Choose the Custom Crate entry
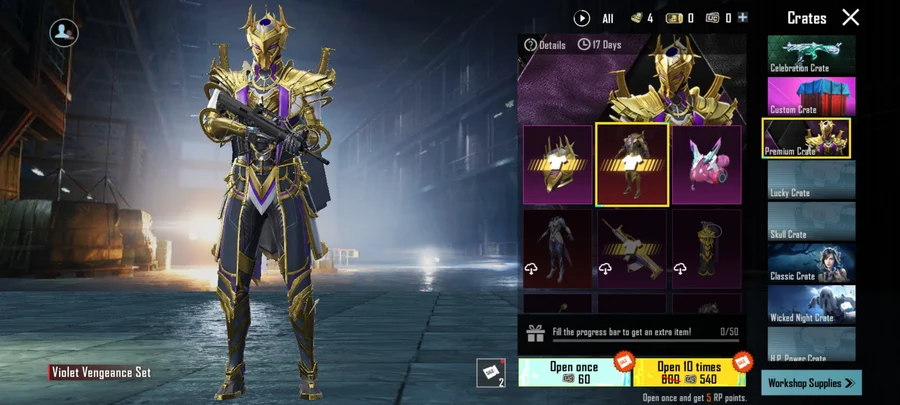This screenshot has height=405, width=900. point(811,96)
